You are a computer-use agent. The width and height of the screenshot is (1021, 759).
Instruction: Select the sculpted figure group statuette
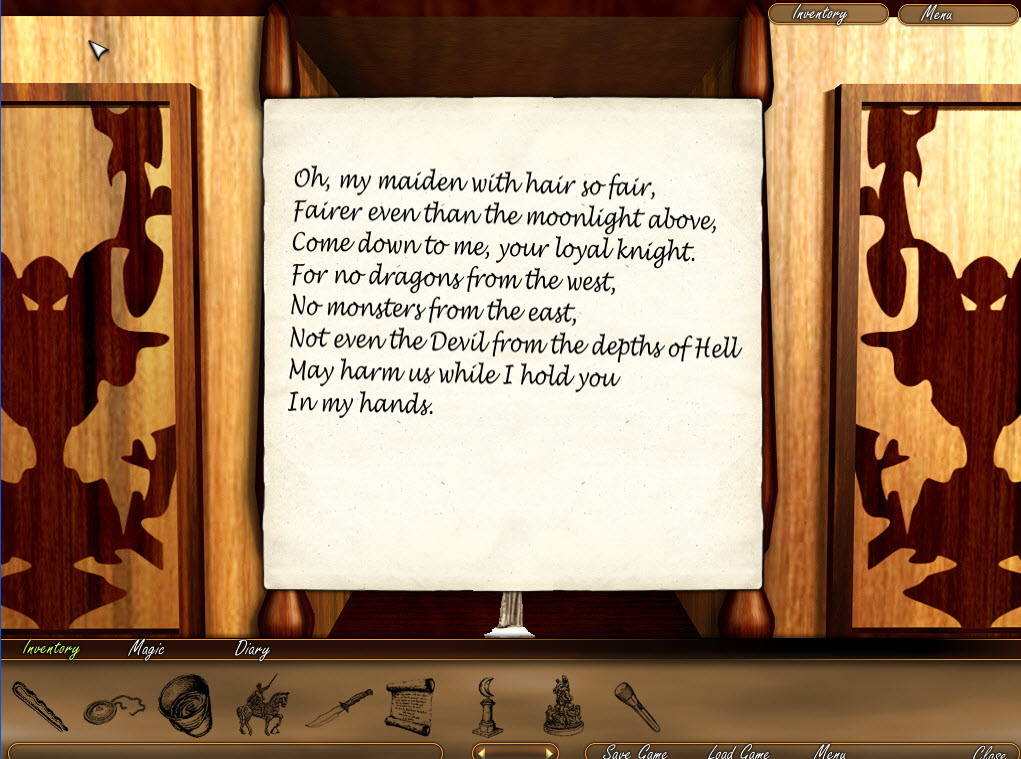coord(562,706)
